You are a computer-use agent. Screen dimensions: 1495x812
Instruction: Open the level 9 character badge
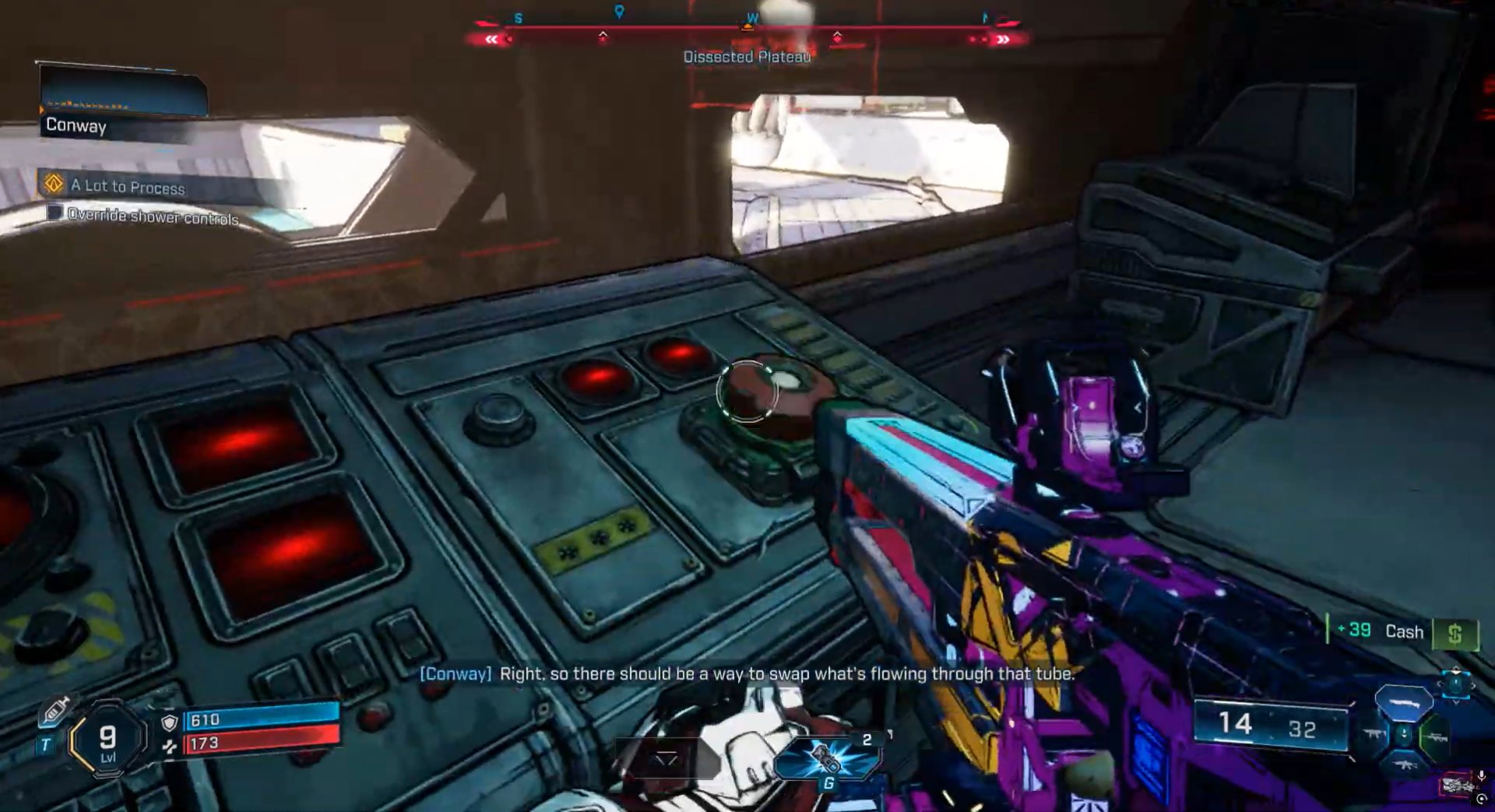[107, 738]
